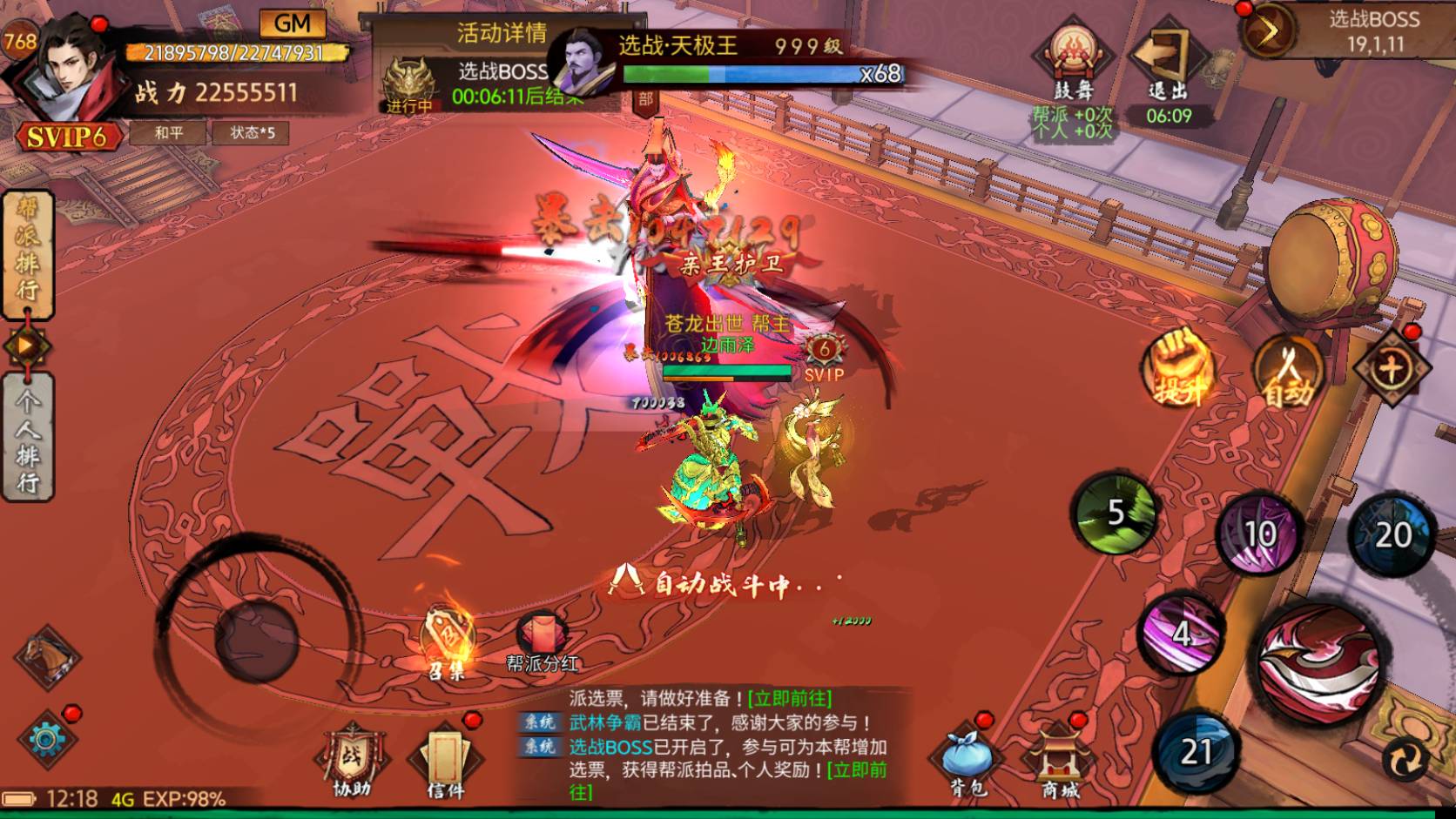Click the GM button

pyautogui.click(x=292, y=23)
